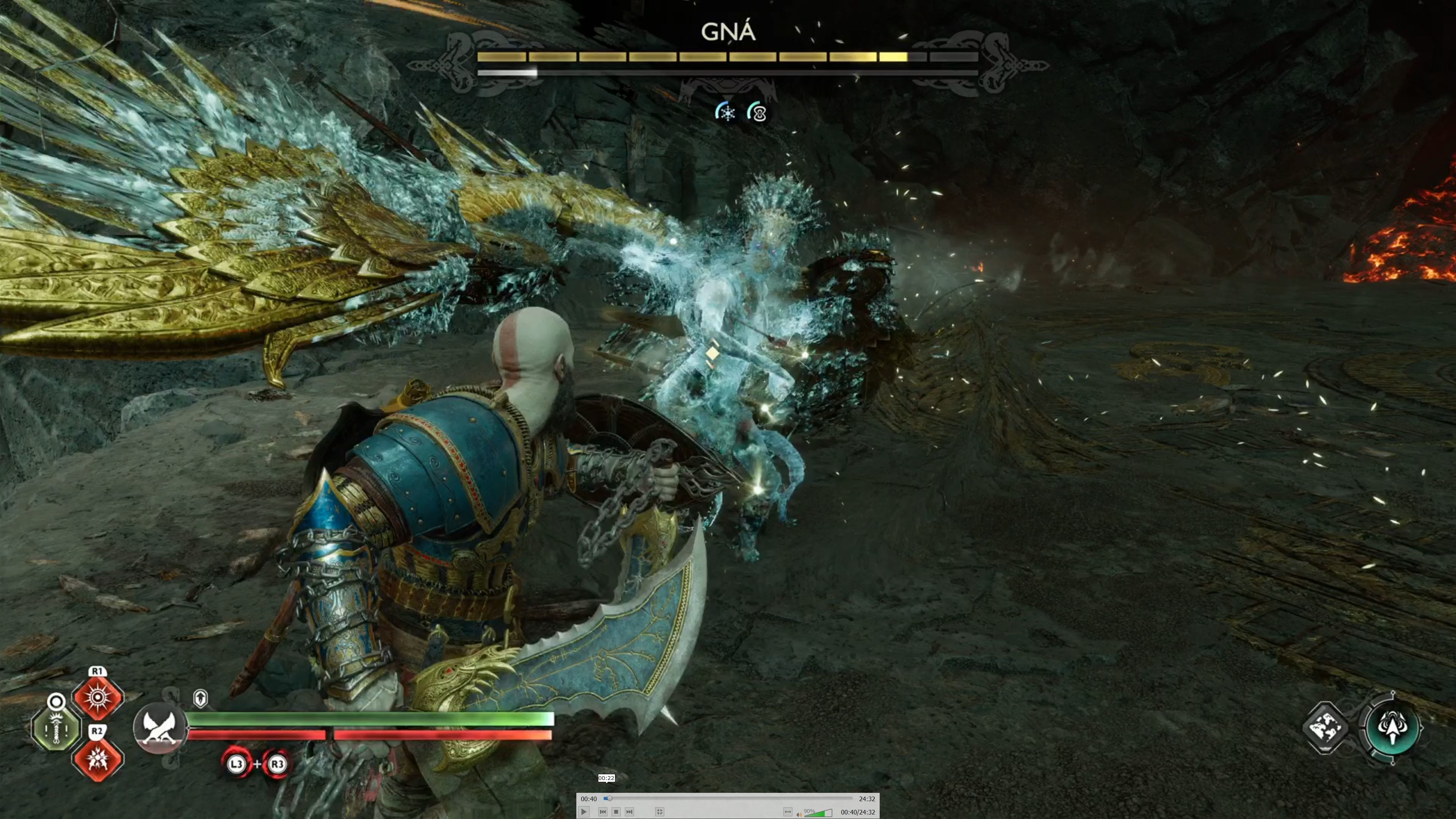The width and height of the screenshot is (1456, 819).
Task: Toggle fit-to-window view in the player
Action: point(660,812)
